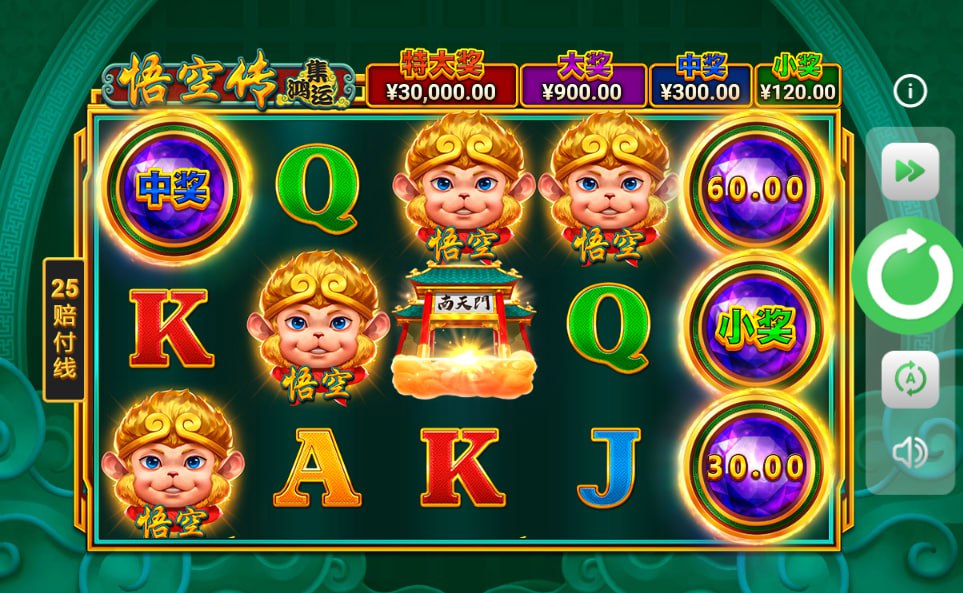Spin the reels with the green button
This screenshot has width=963, height=593.
click(x=908, y=276)
